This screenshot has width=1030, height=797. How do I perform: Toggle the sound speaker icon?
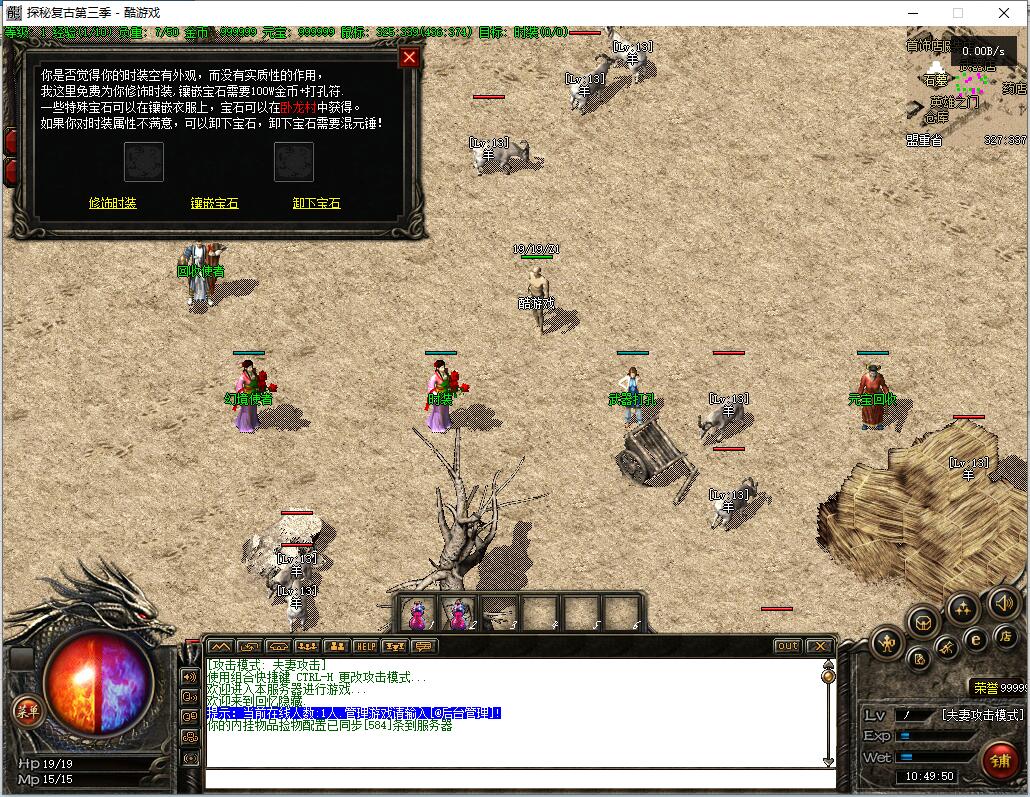[1003, 602]
